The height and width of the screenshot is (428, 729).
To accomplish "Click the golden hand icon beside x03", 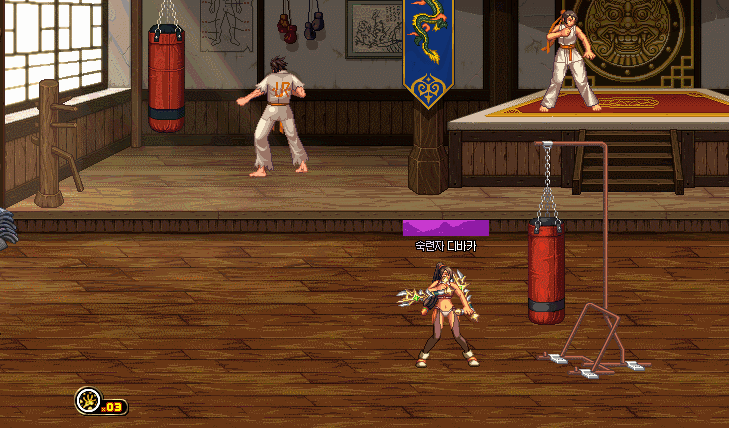I will 87,402.
